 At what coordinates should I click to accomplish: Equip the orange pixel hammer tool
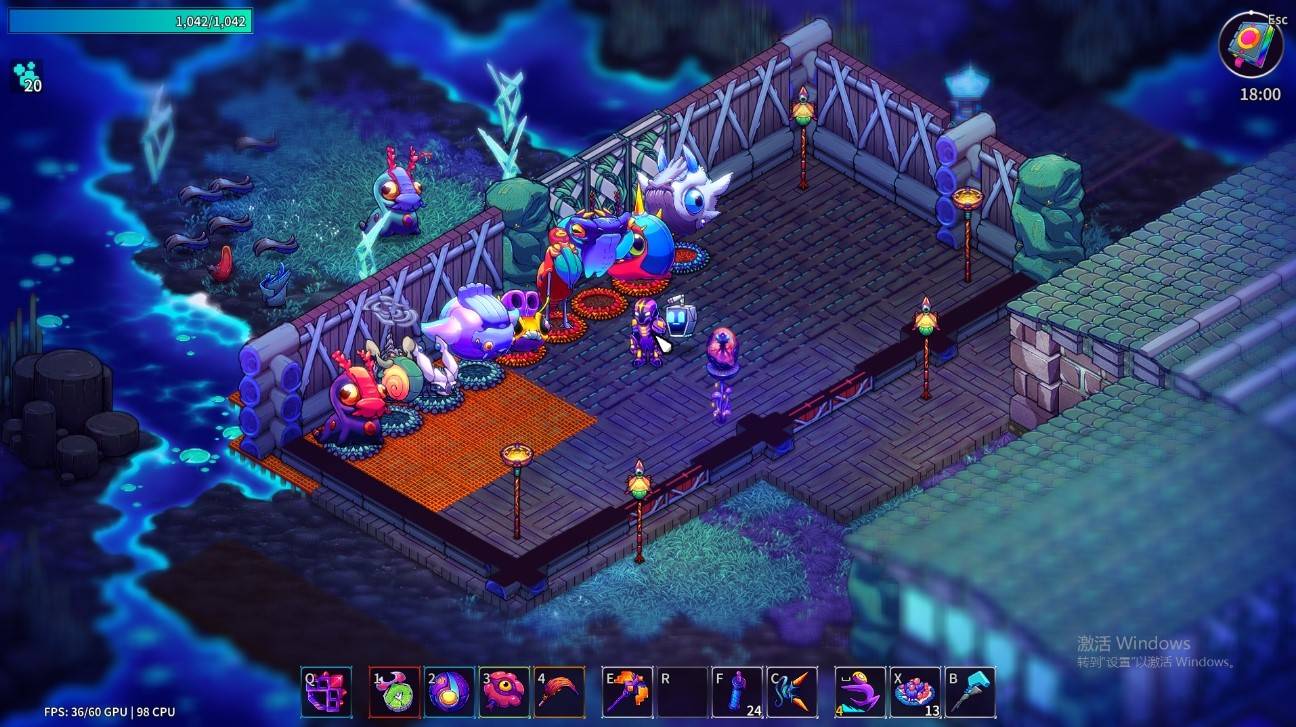coord(628,692)
